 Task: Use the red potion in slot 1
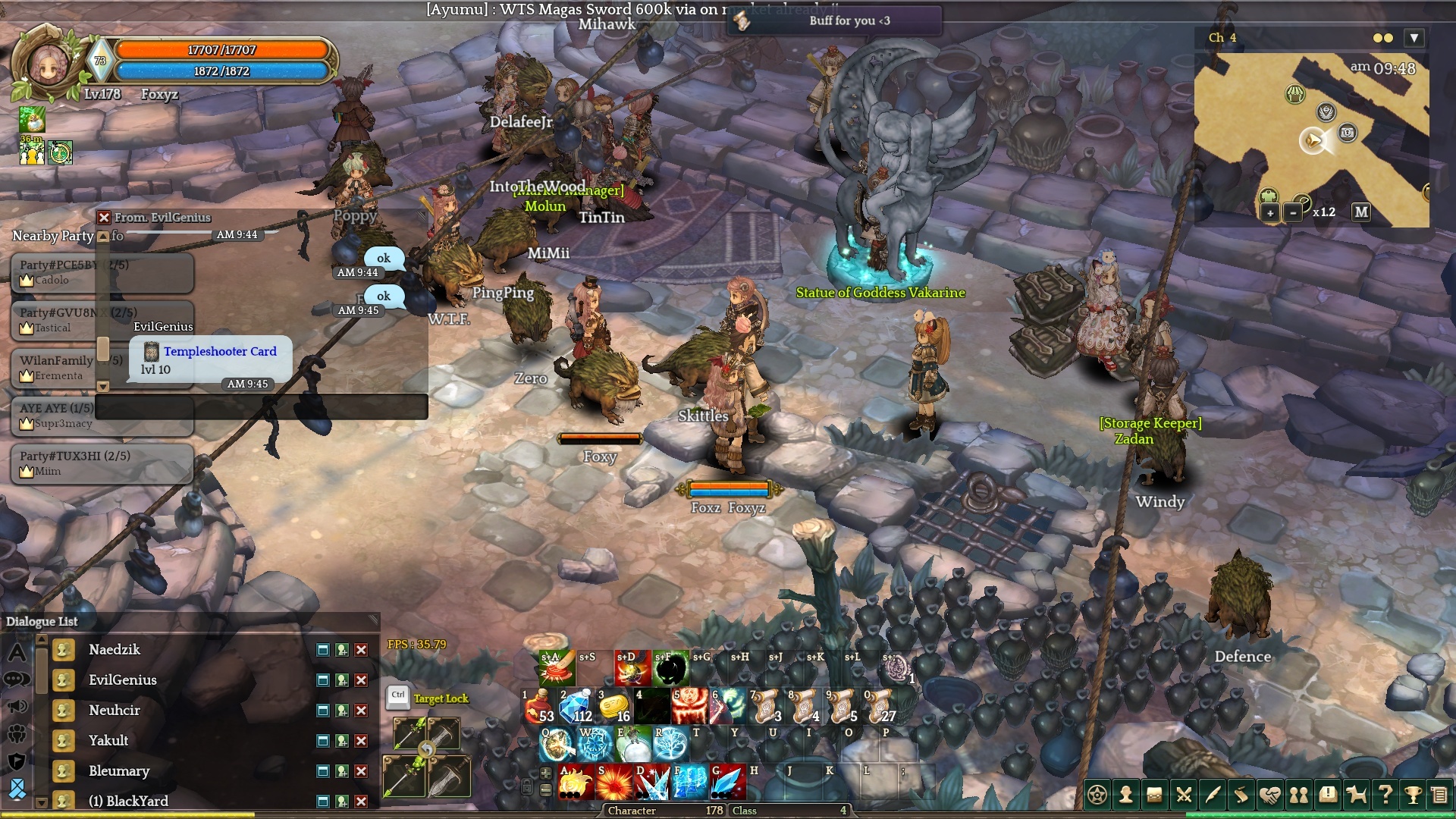(539, 707)
